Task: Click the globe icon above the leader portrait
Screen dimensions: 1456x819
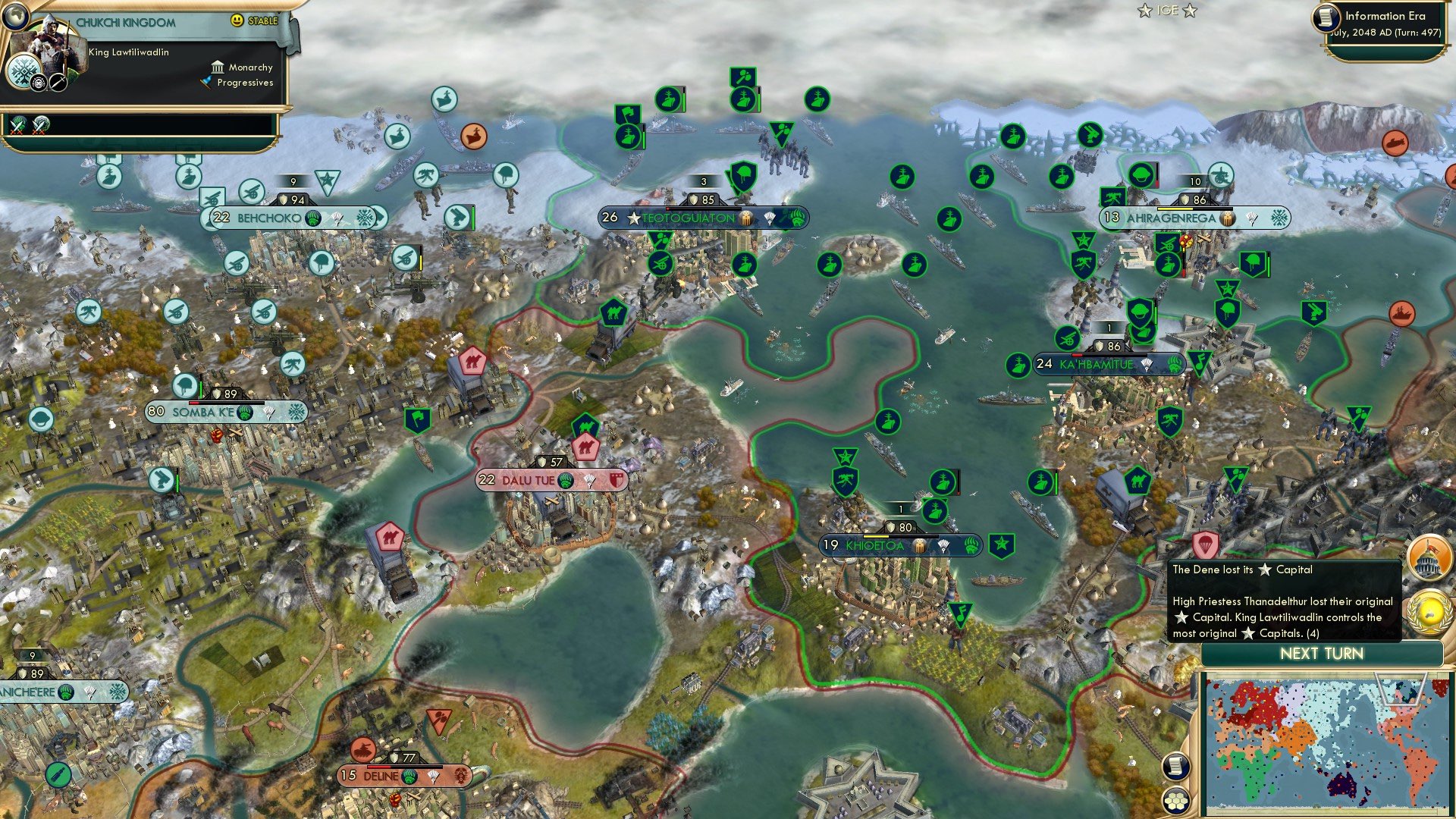Action: [x=16, y=15]
